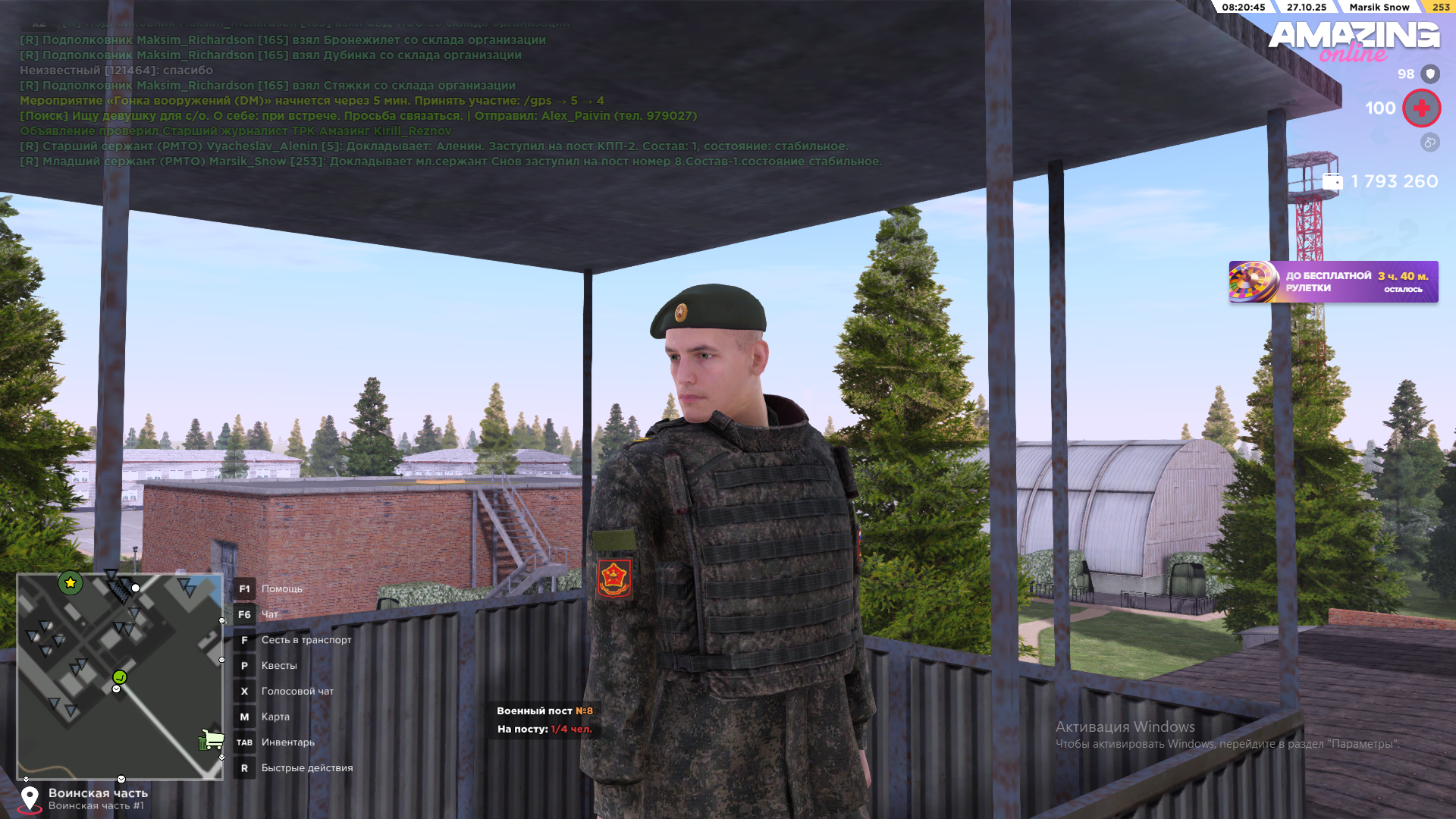Screen dimensions: 1456x819
Task: Click Сесть в транспорт option
Action: (x=306, y=639)
